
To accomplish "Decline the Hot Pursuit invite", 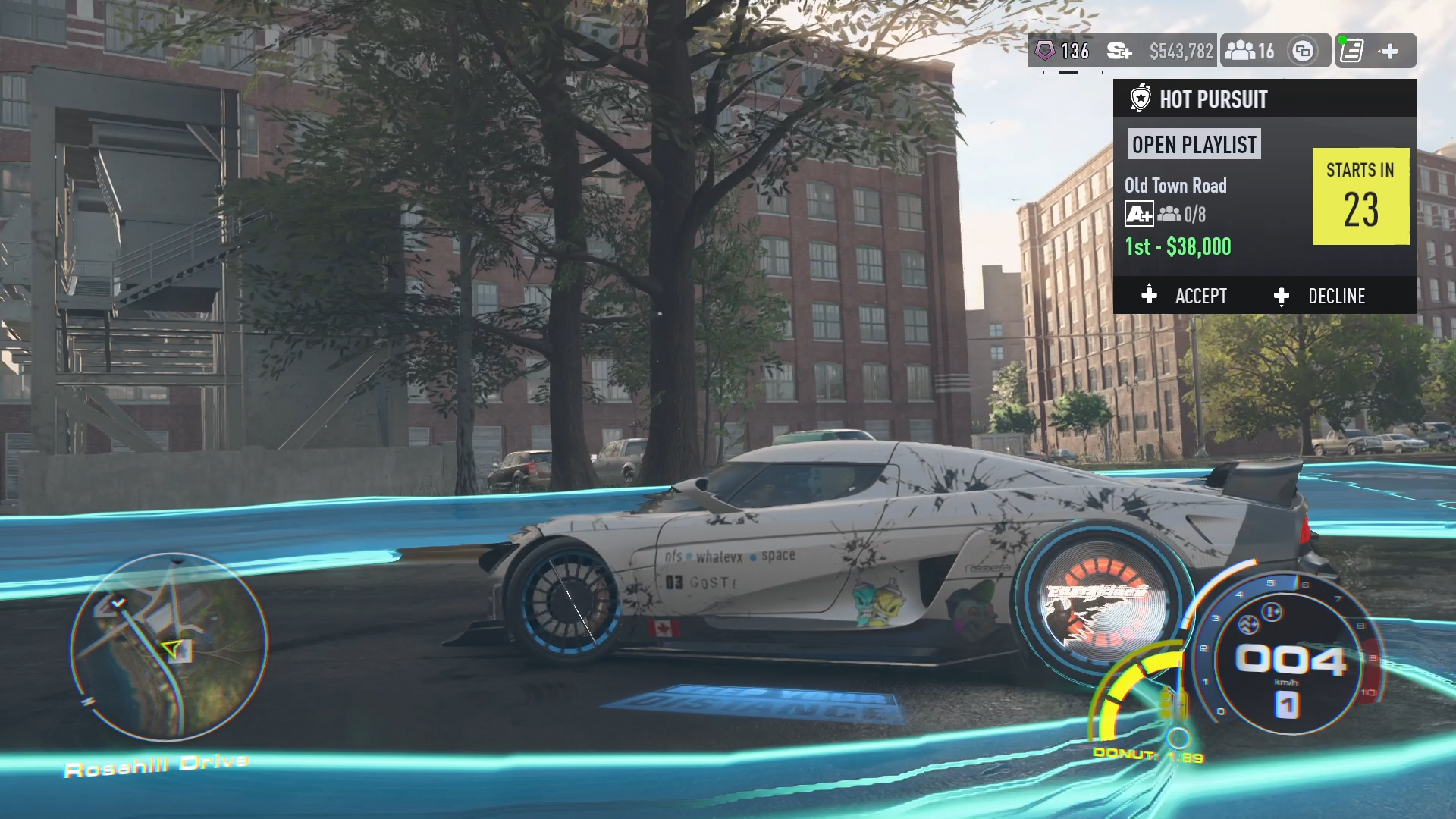I will [x=1320, y=296].
